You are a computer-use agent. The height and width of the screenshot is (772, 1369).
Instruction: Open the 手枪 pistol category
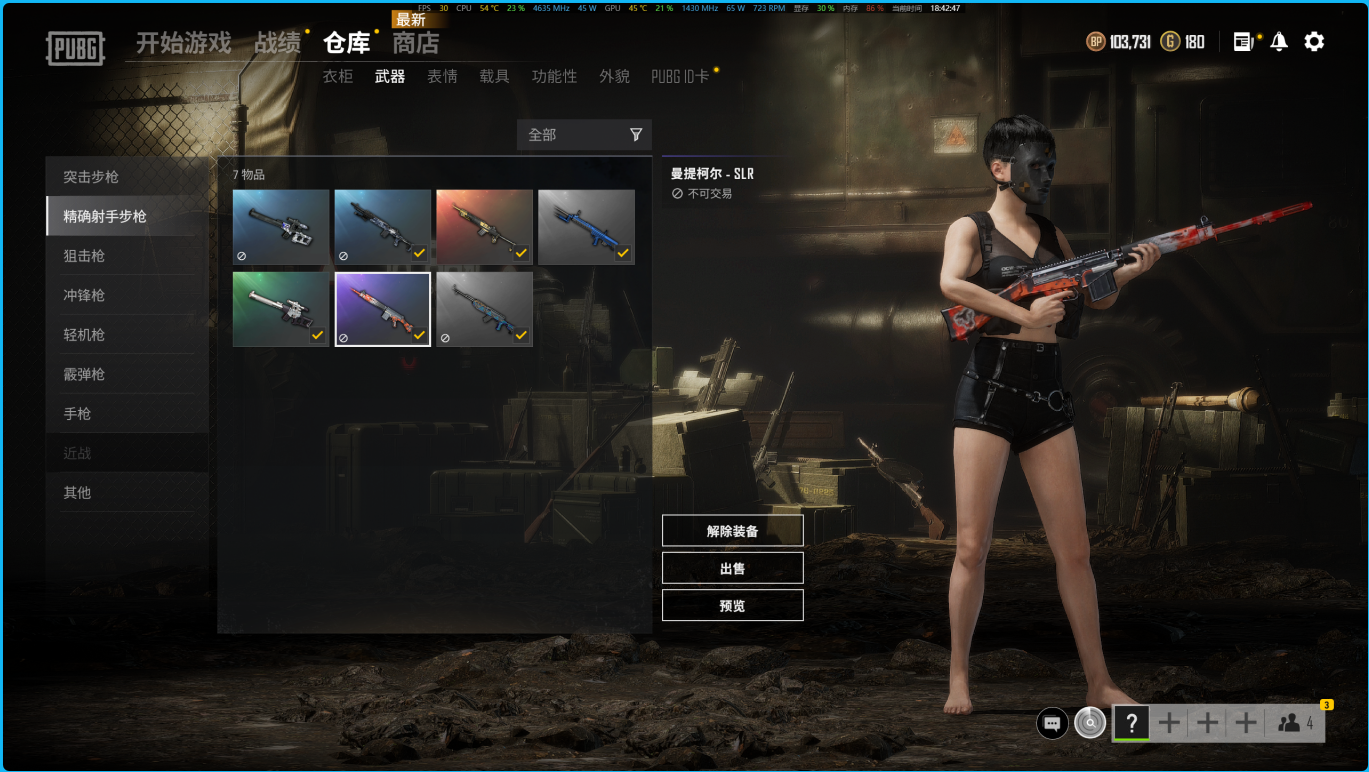point(77,414)
